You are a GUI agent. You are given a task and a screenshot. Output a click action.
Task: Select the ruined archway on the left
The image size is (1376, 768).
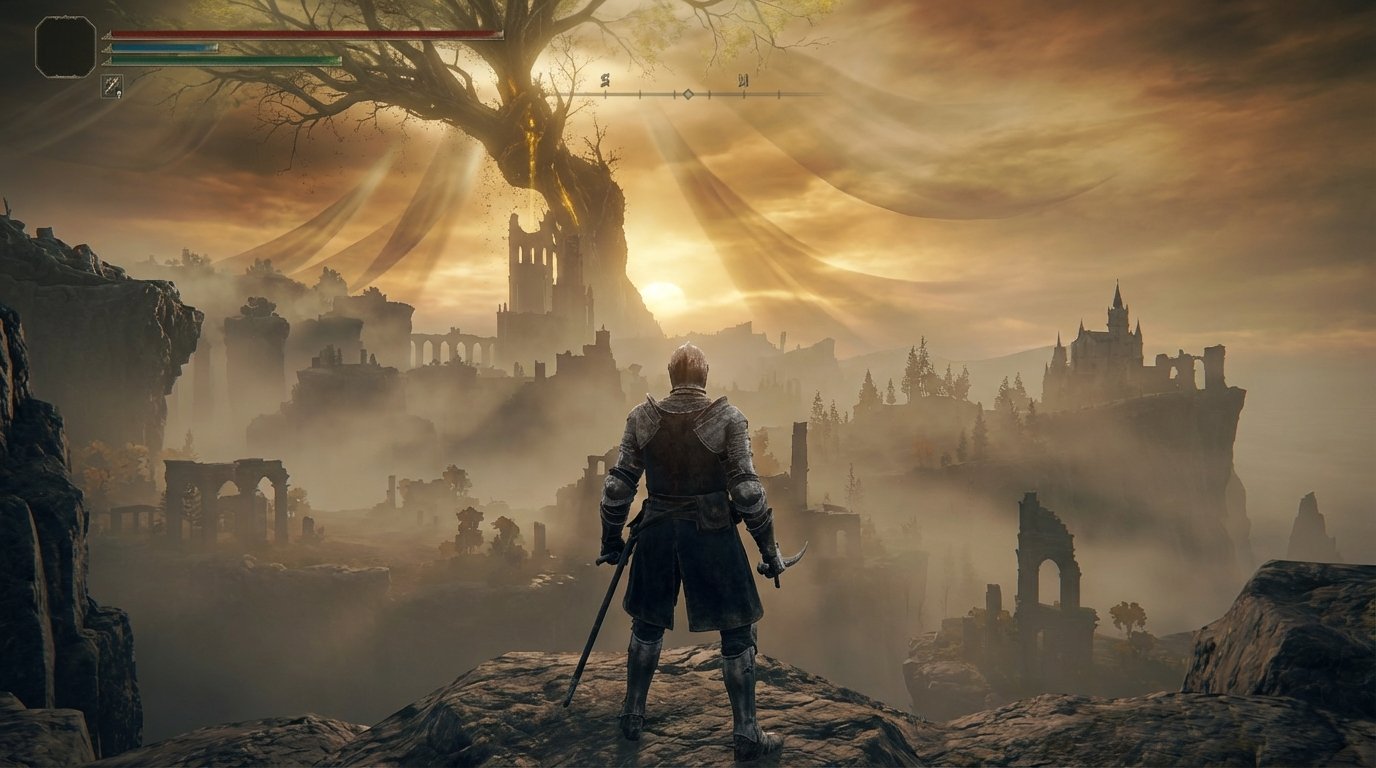pos(225,490)
